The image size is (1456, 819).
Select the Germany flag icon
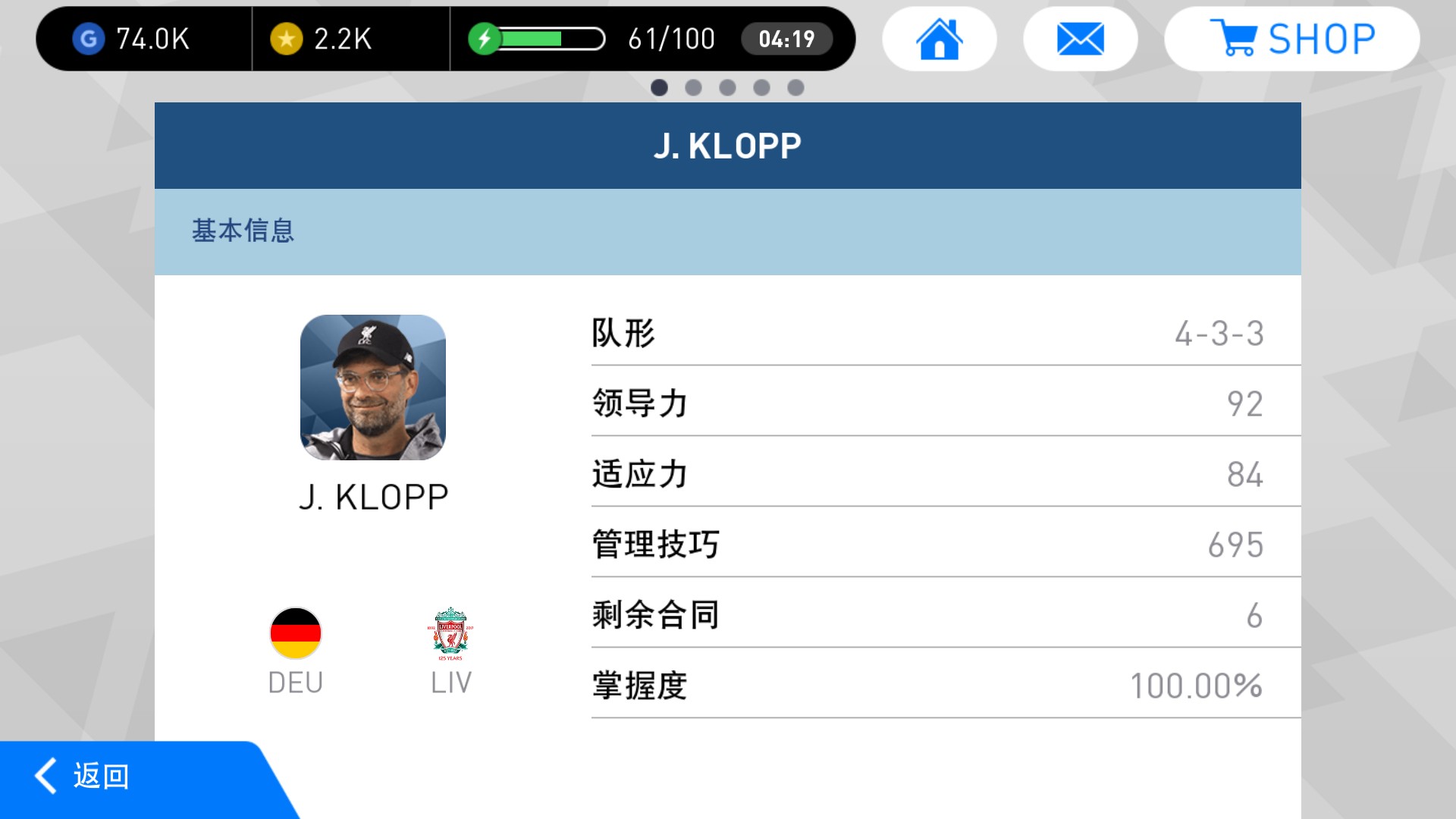pyautogui.click(x=295, y=634)
